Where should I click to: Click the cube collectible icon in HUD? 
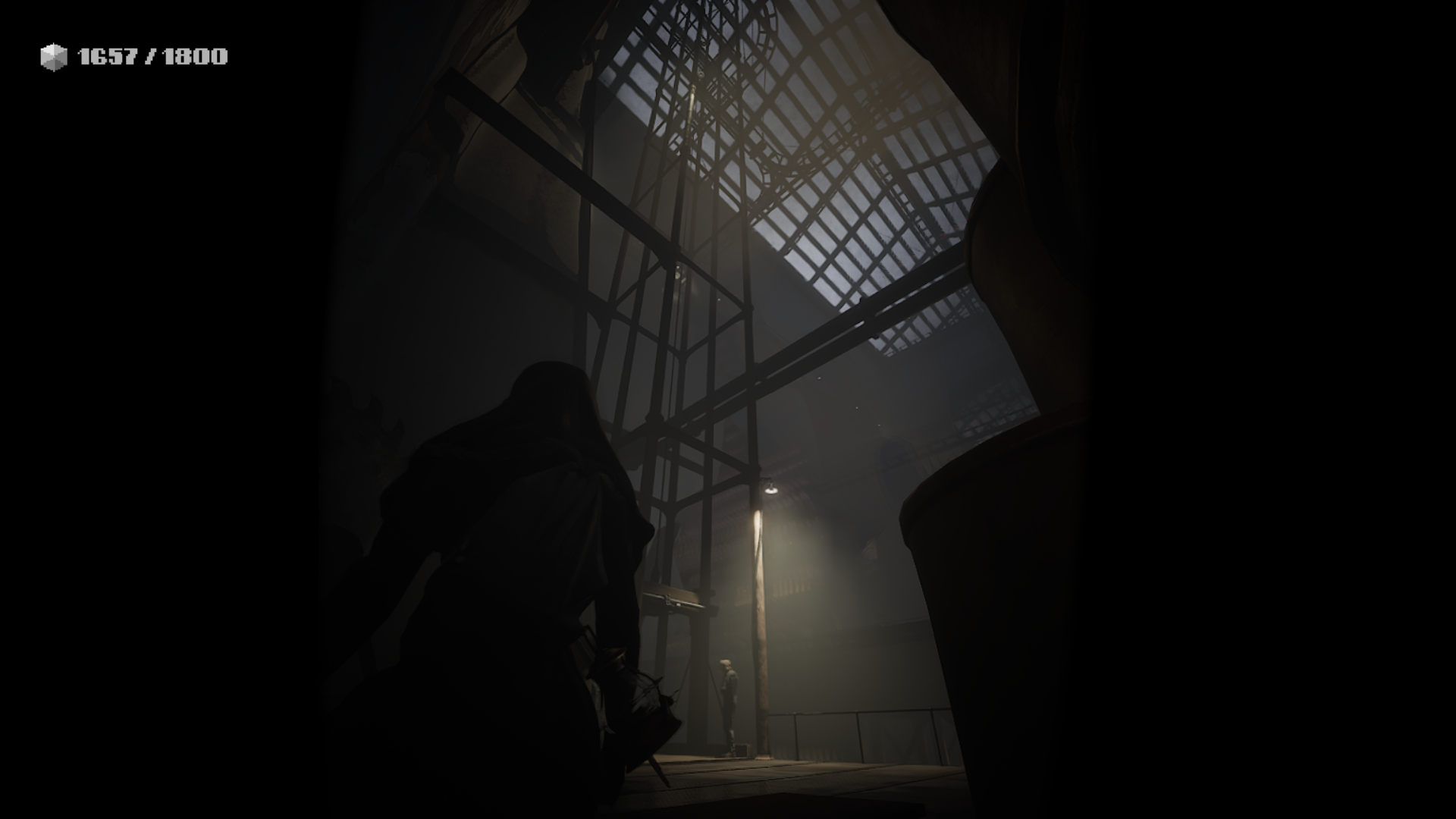tap(52, 54)
